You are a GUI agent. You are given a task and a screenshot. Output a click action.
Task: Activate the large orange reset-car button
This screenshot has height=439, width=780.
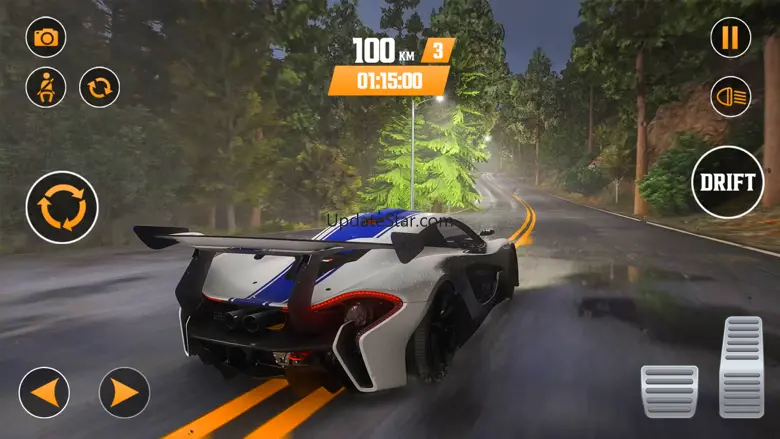(62, 207)
